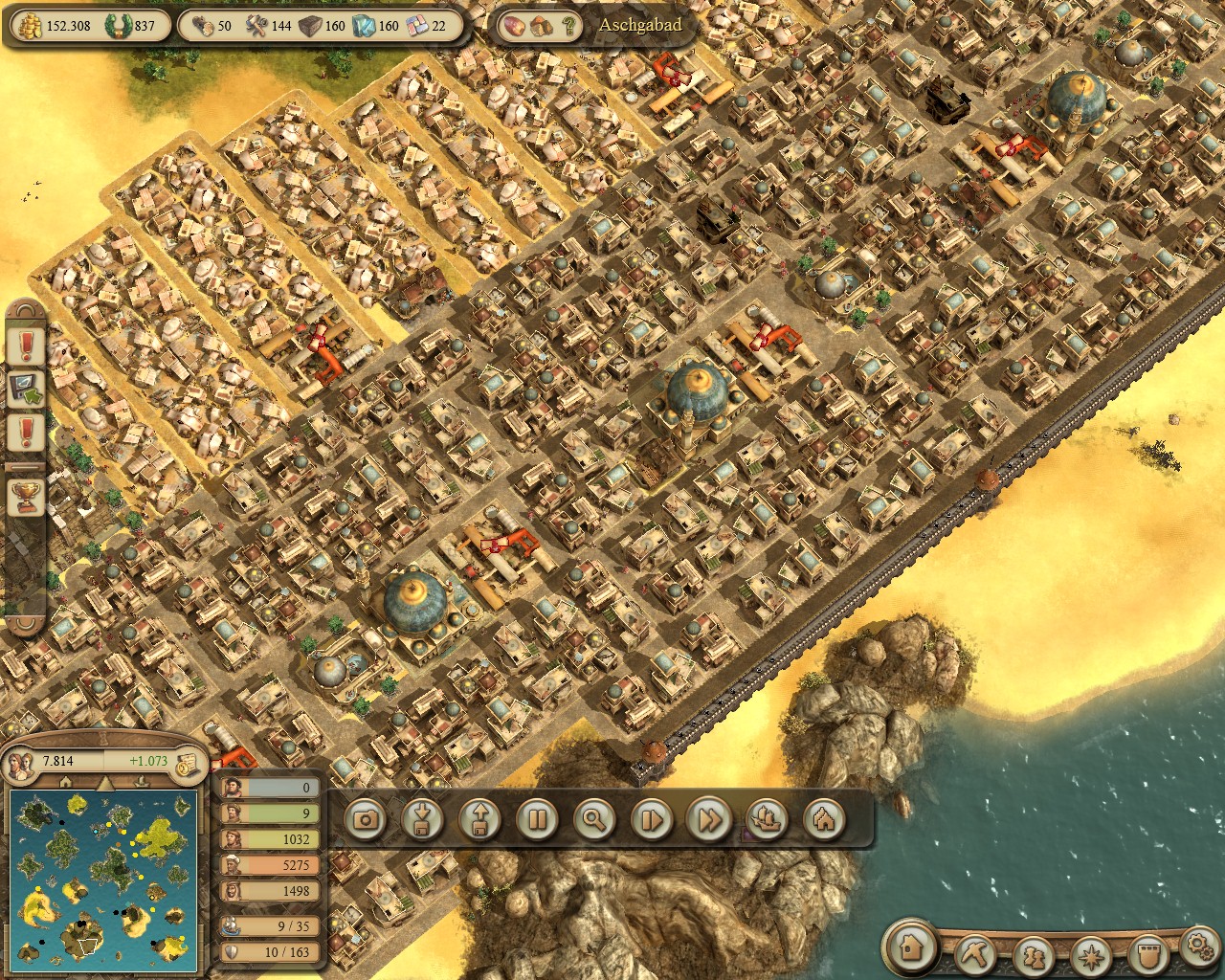Image resolution: width=1225 pixels, height=980 pixels.
Task: Click the houses icon in the toolbar
Action: [x=824, y=819]
